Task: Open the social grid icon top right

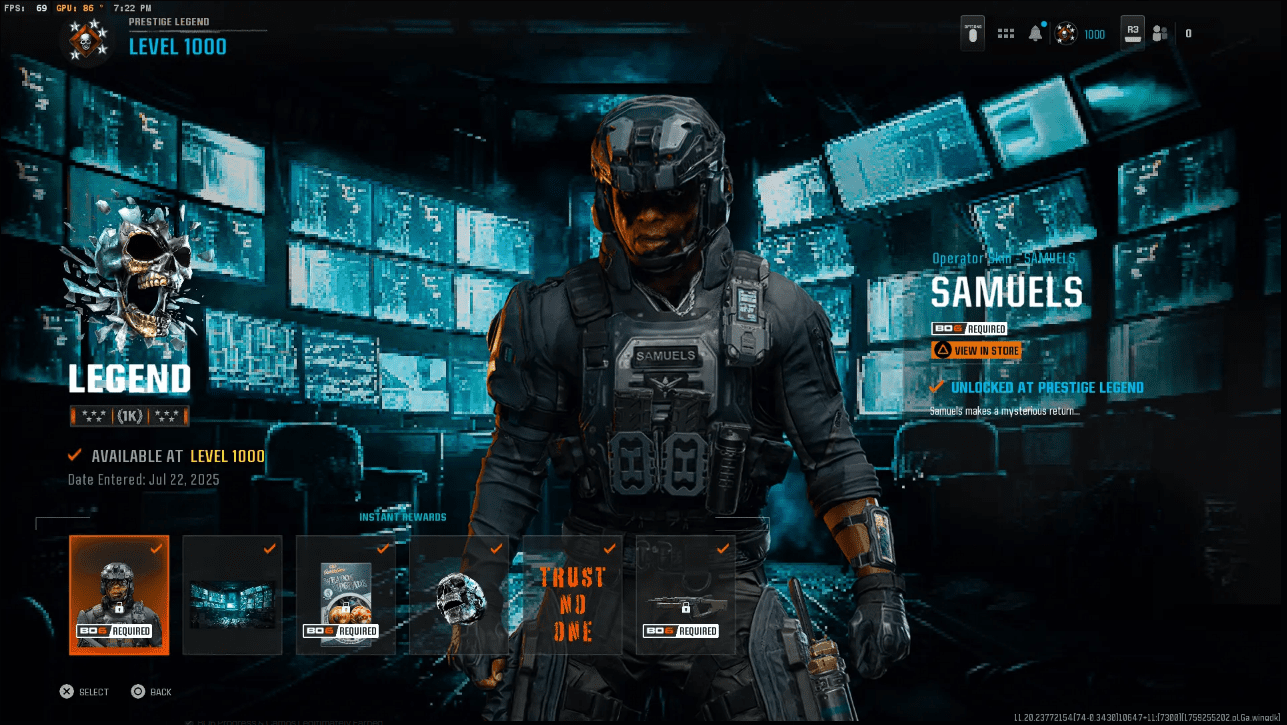Action: click(x=1005, y=32)
